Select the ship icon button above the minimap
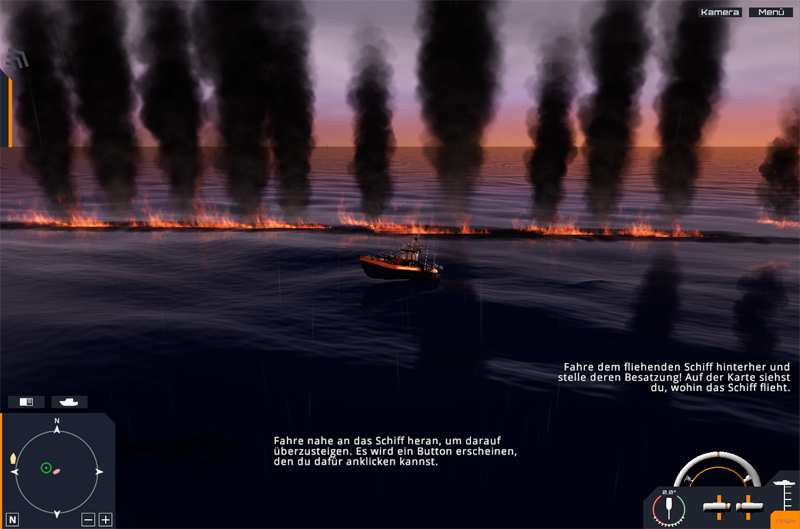This screenshot has width=800, height=529. click(70, 402)
